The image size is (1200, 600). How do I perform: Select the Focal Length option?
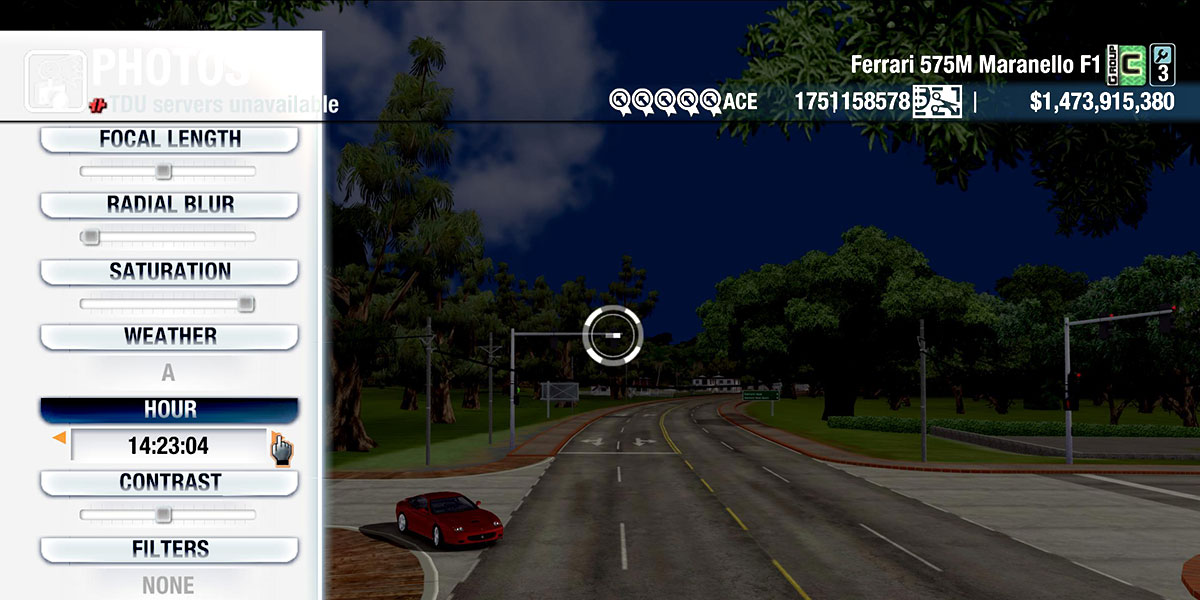169,140
